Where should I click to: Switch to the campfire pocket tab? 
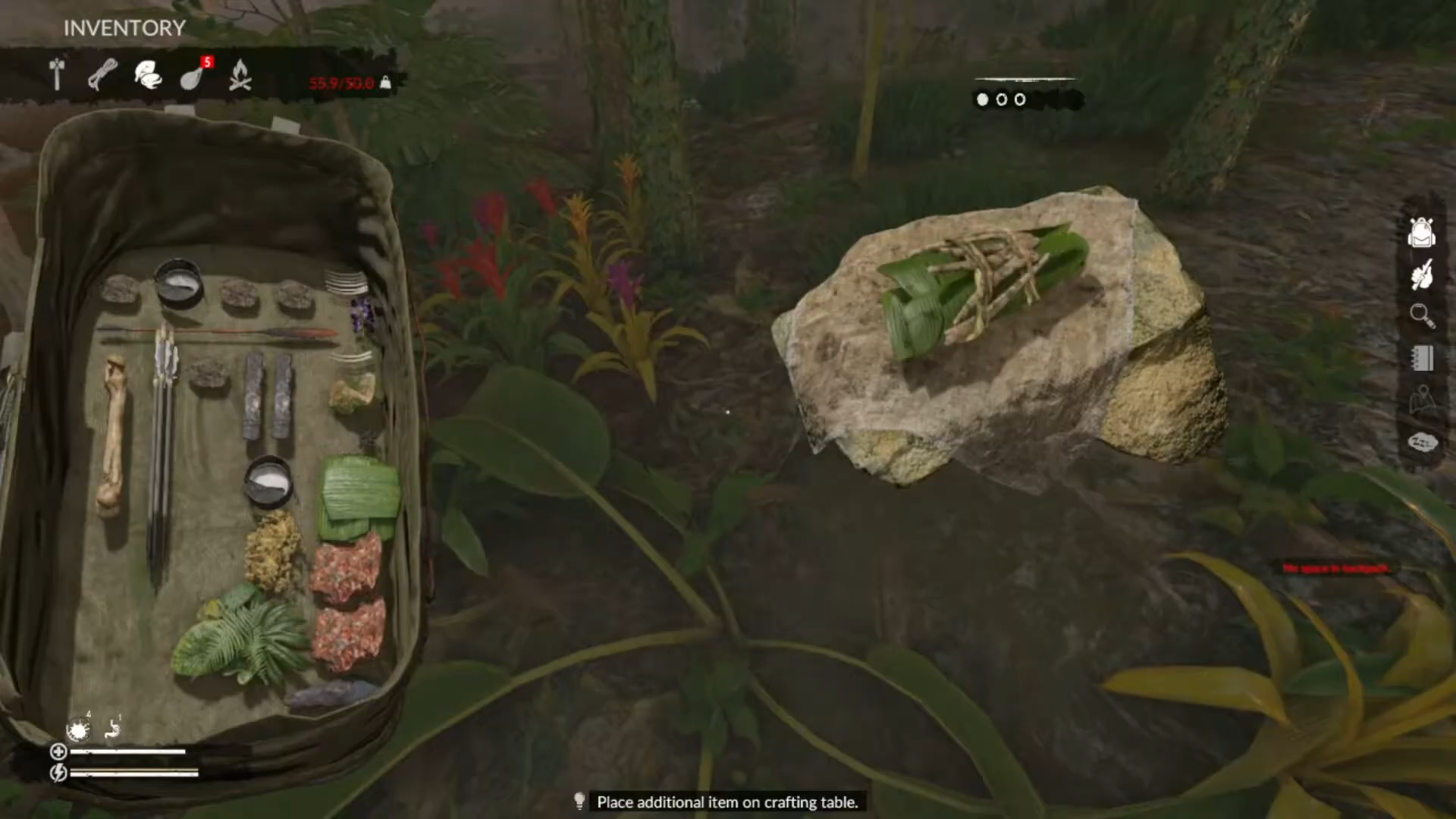[240, 75]
